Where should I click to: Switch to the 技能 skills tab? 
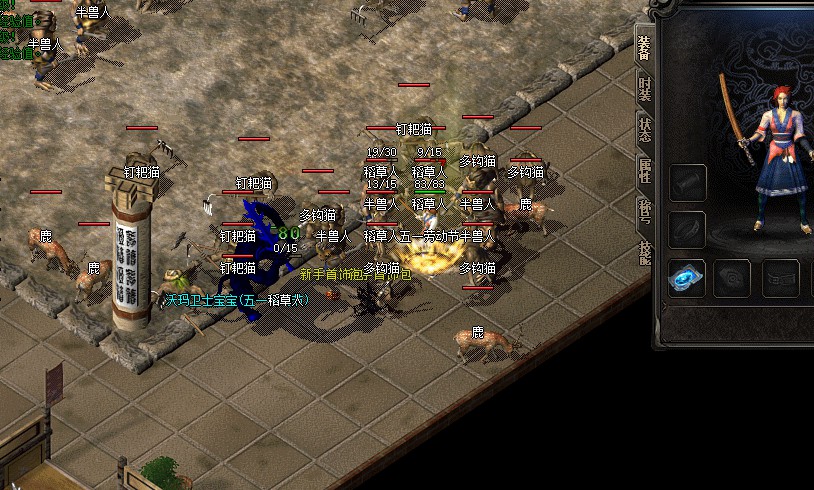[644, 250]
